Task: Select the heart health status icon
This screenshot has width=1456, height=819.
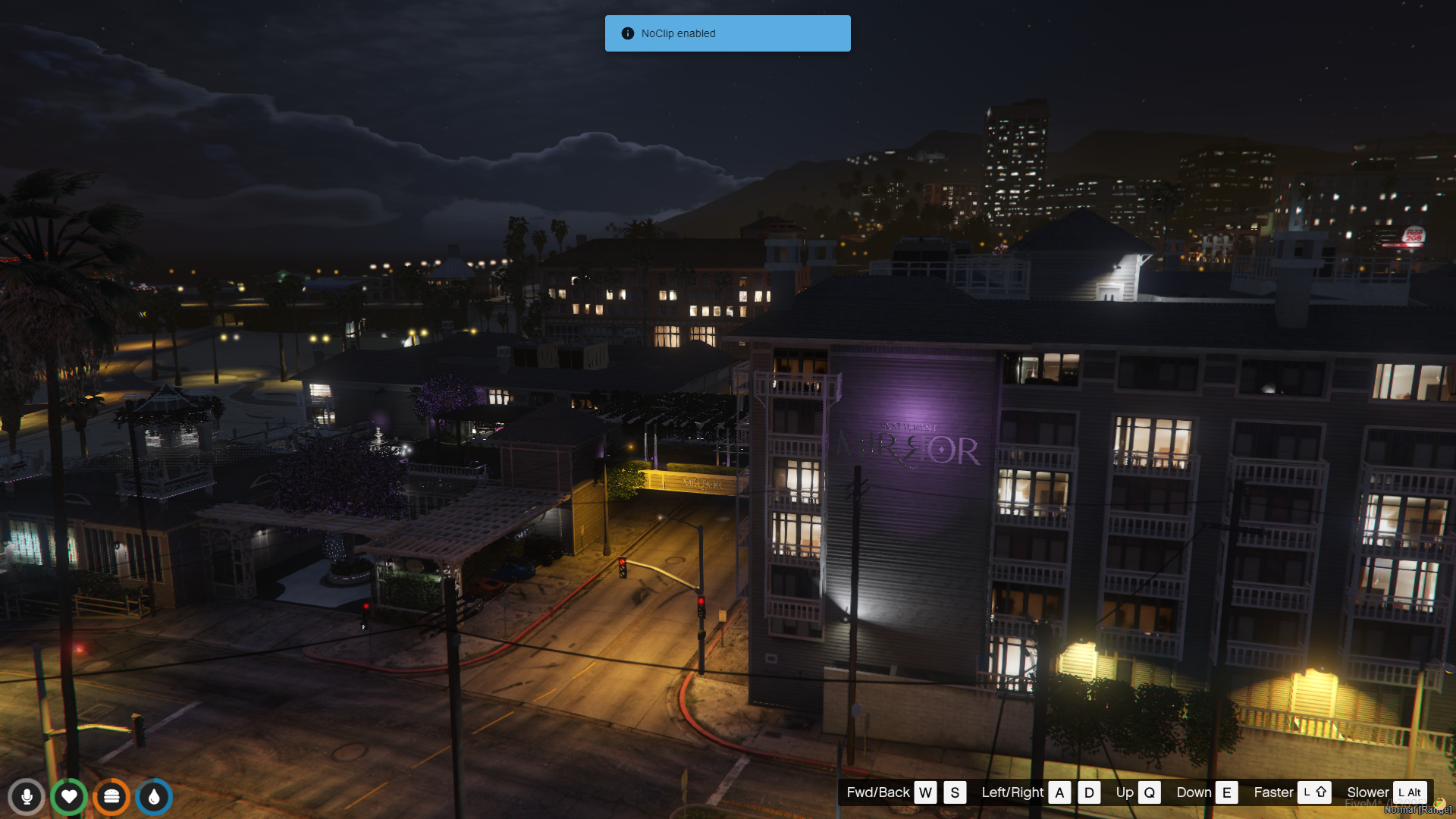Action: pos(69,797)
